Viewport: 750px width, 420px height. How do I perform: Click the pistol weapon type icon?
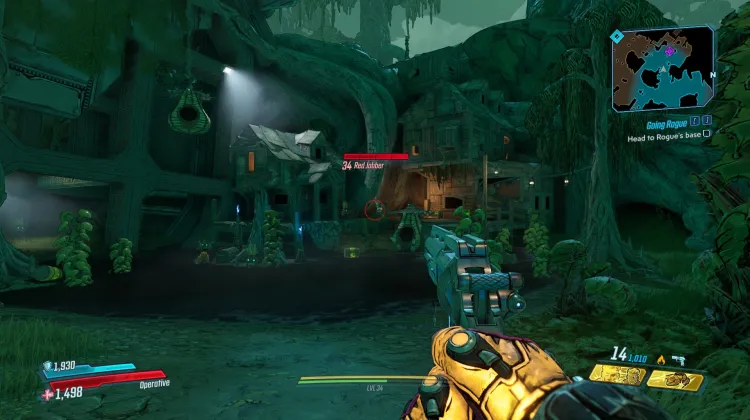tap(679, 358)
